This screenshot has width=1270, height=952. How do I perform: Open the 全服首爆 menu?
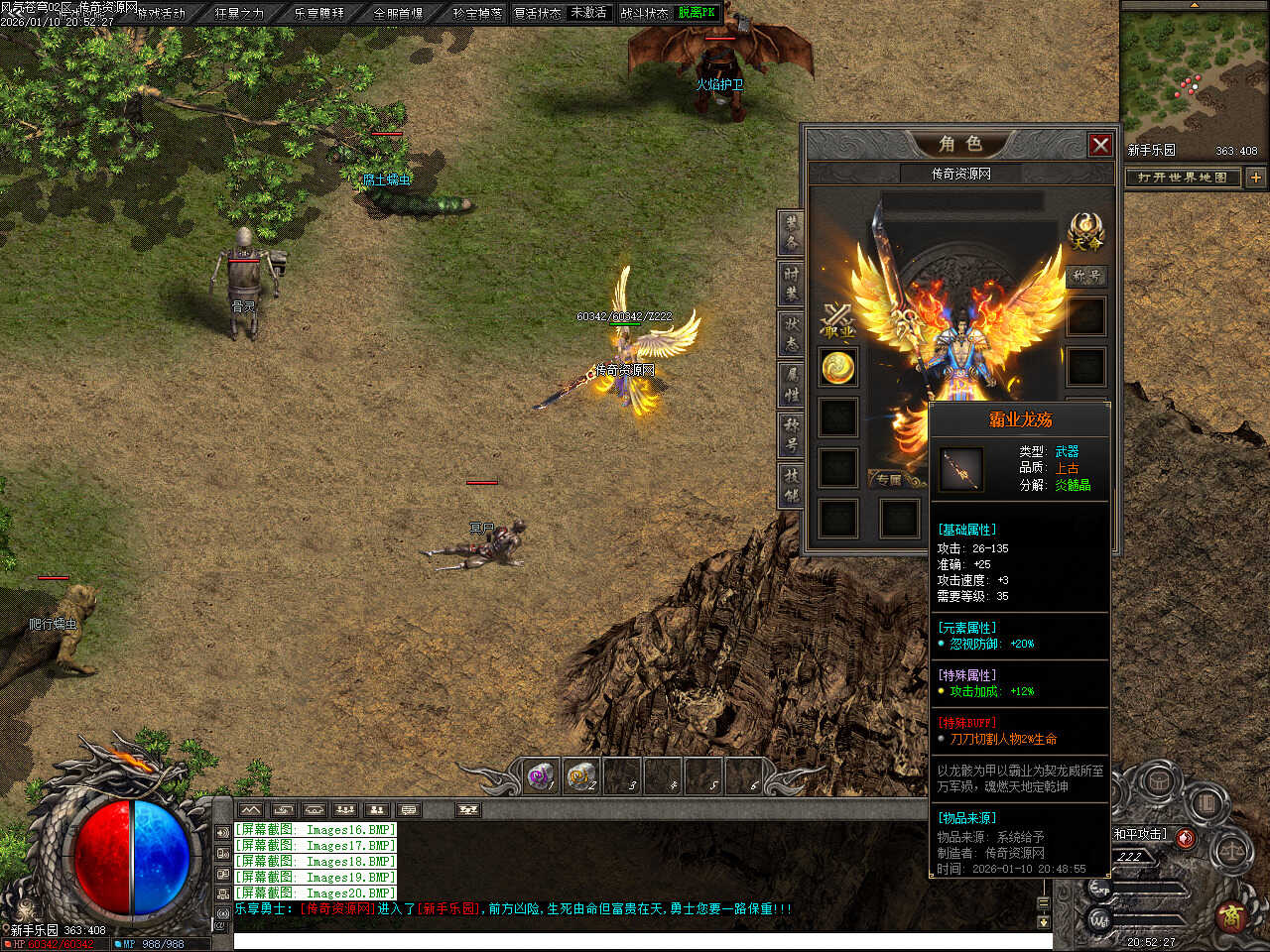coord(398,13)
